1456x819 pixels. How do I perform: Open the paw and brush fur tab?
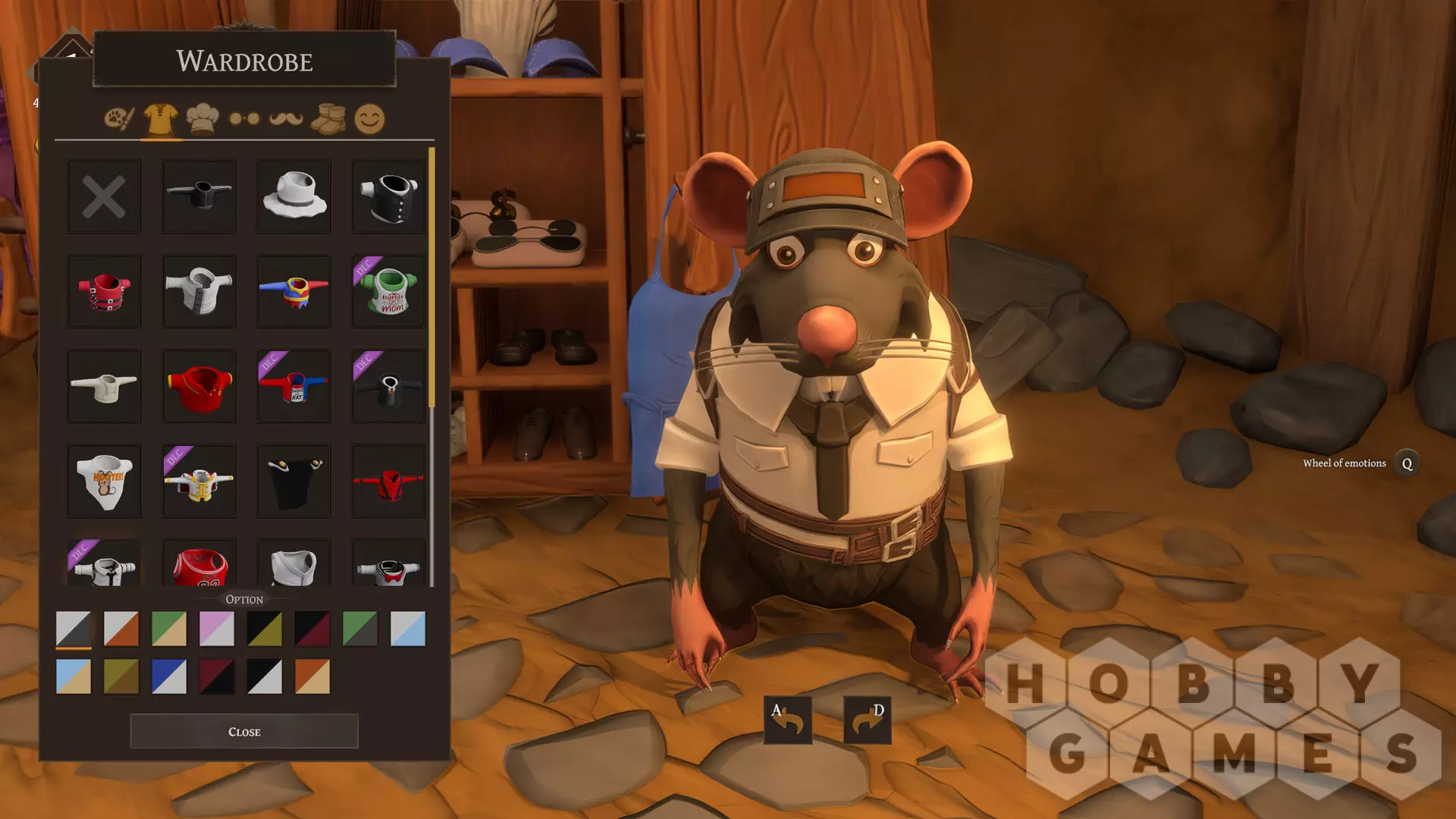pyautogui.click(x=119, y=119)
